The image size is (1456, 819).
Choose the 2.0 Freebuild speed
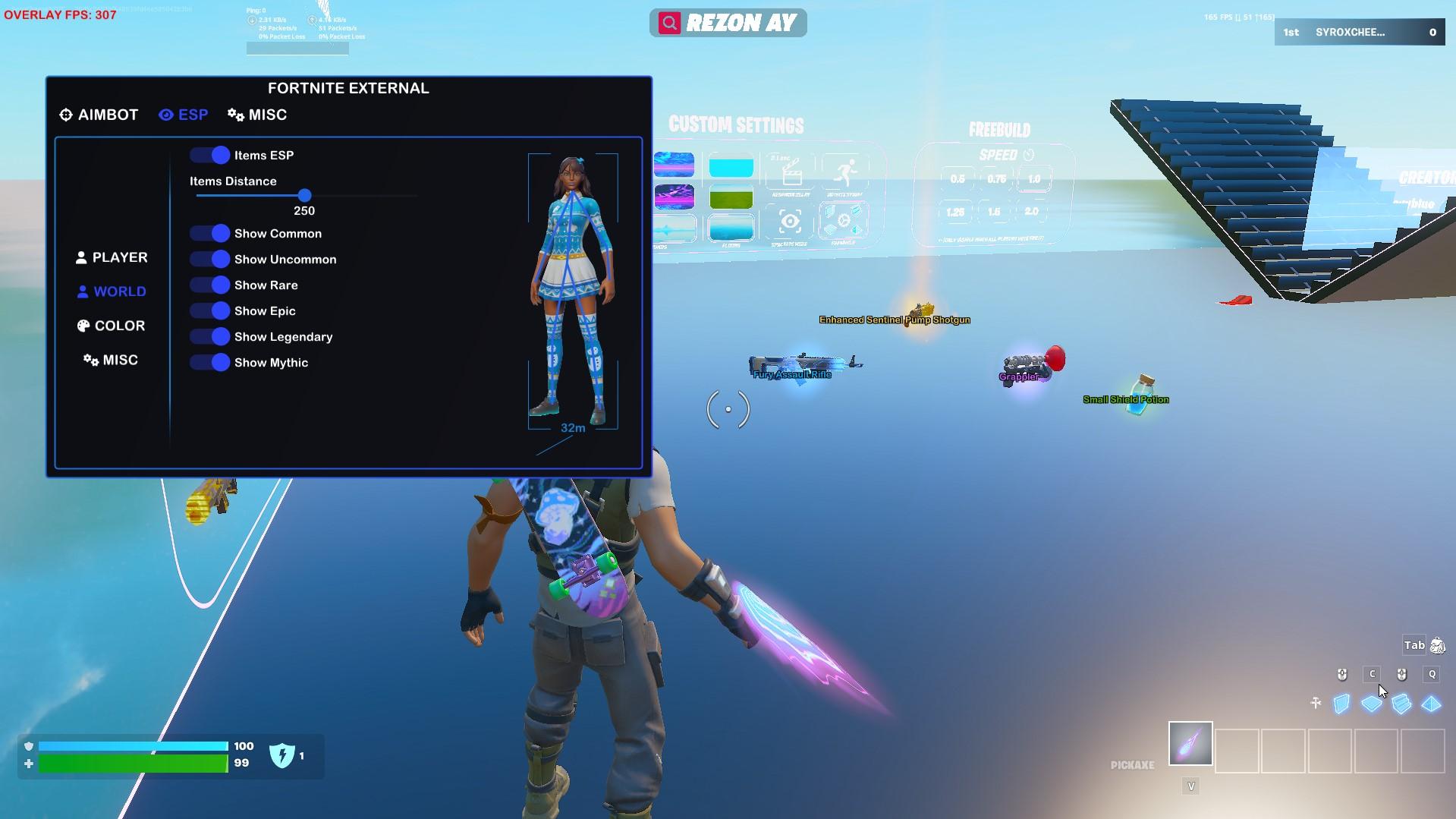(1032, 210)
